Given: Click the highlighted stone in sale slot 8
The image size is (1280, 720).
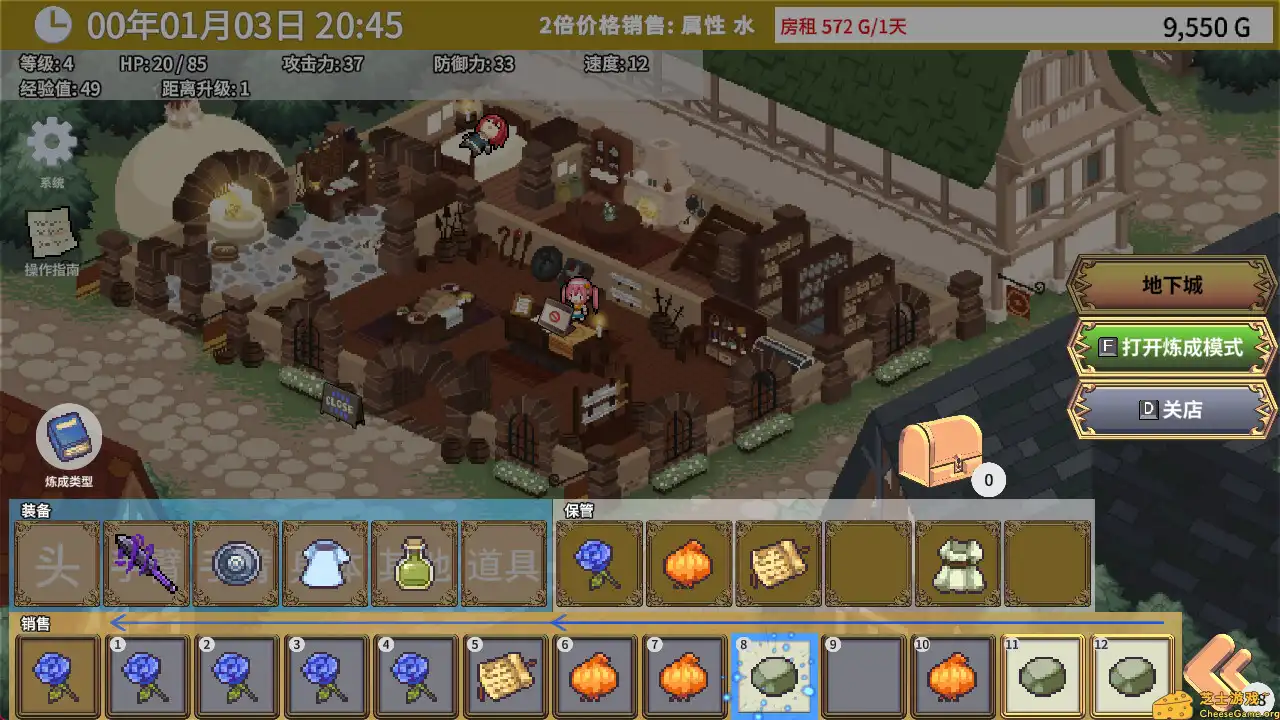Looking at the screenshot, I should [775, 675].
